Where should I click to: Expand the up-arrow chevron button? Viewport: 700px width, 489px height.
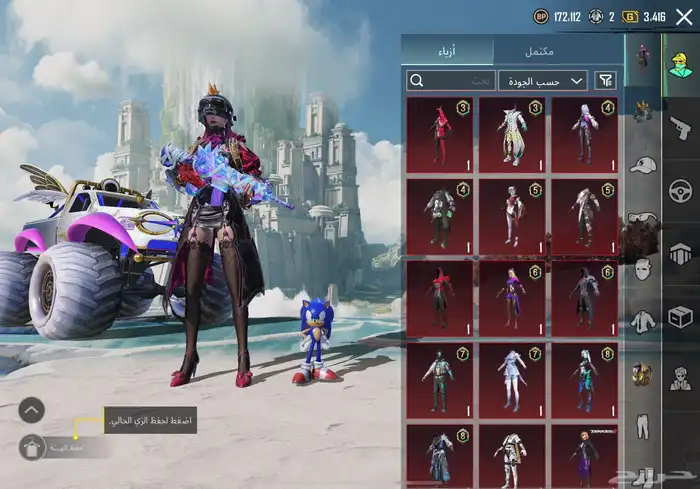click(x=32, y=409)
